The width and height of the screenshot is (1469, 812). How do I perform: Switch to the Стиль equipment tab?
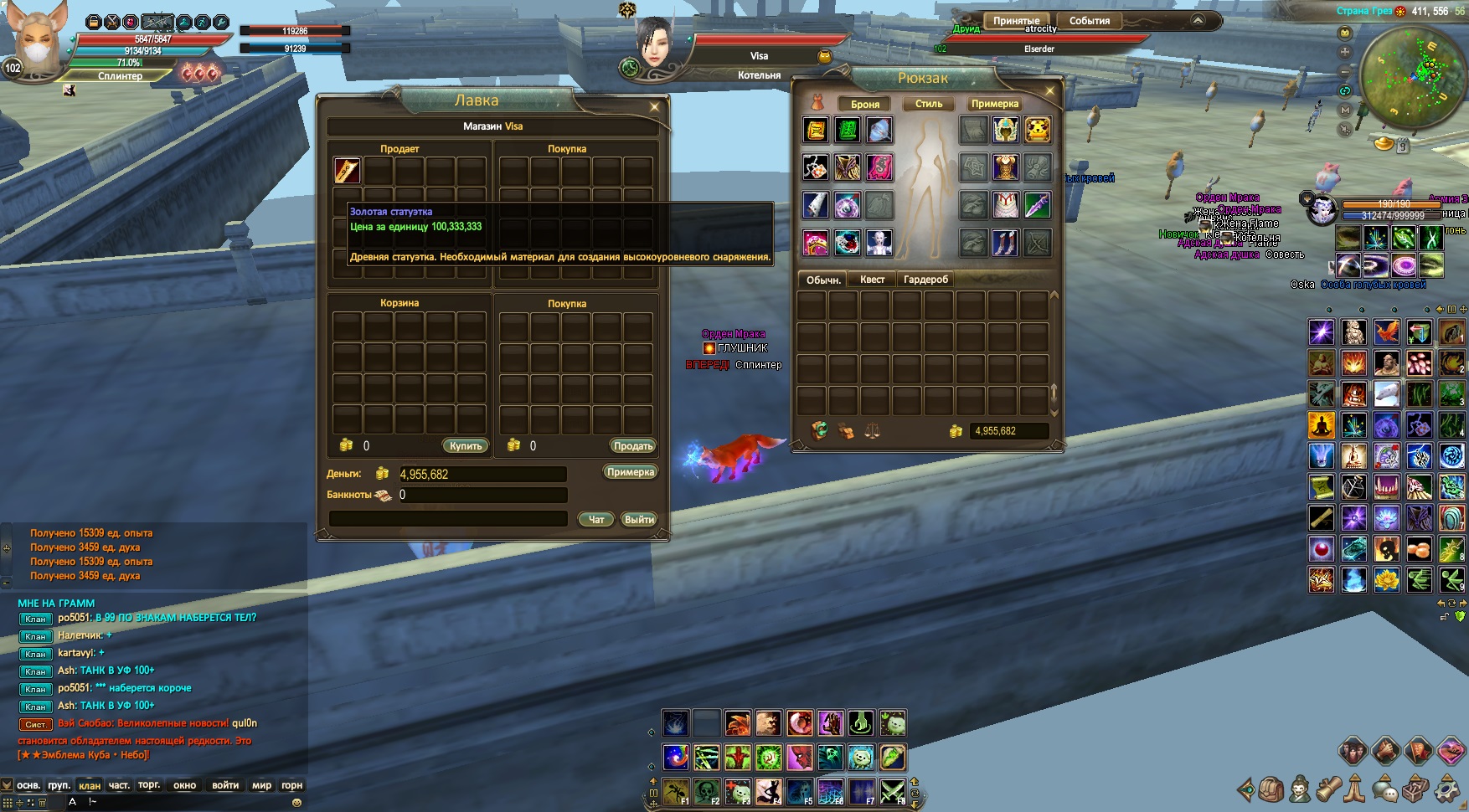[x=929, y=104]
